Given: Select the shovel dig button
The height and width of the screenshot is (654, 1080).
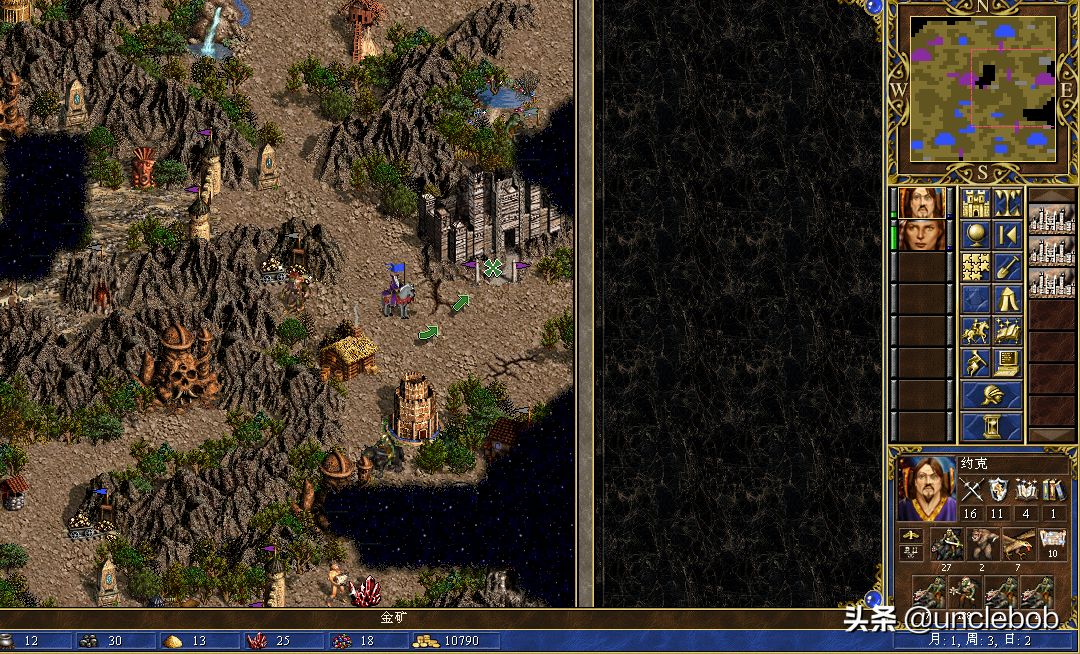Looking at the screenshot, I should click(x=1007, y=267).
